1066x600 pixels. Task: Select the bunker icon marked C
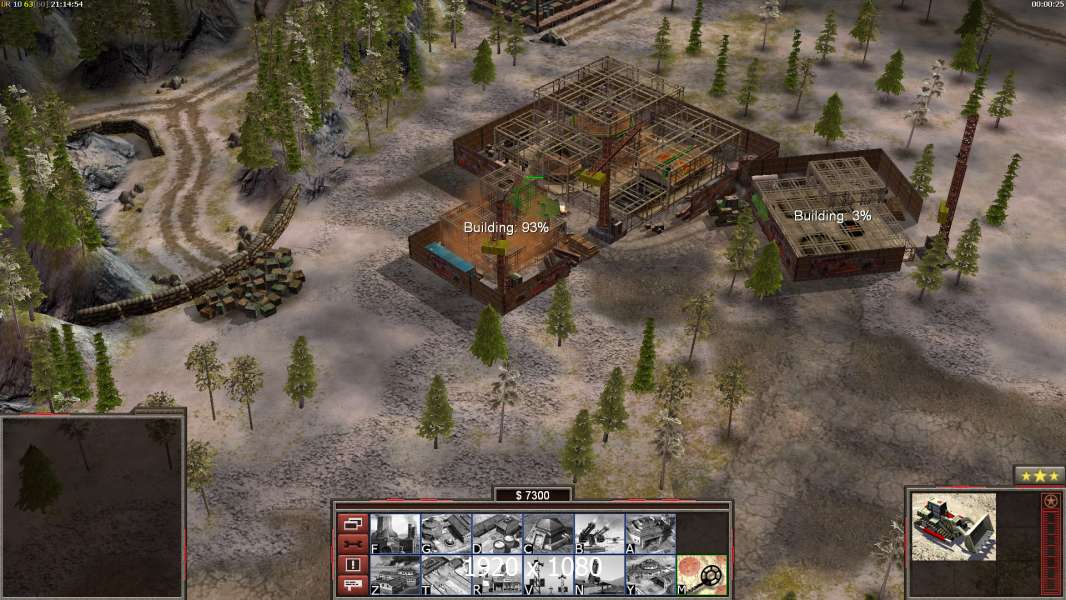(548, 533)
